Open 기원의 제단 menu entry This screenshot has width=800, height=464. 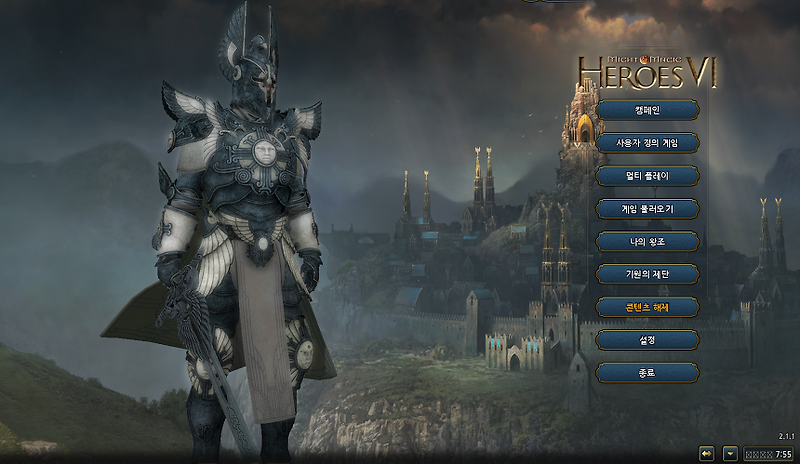(x=647, y=274)
